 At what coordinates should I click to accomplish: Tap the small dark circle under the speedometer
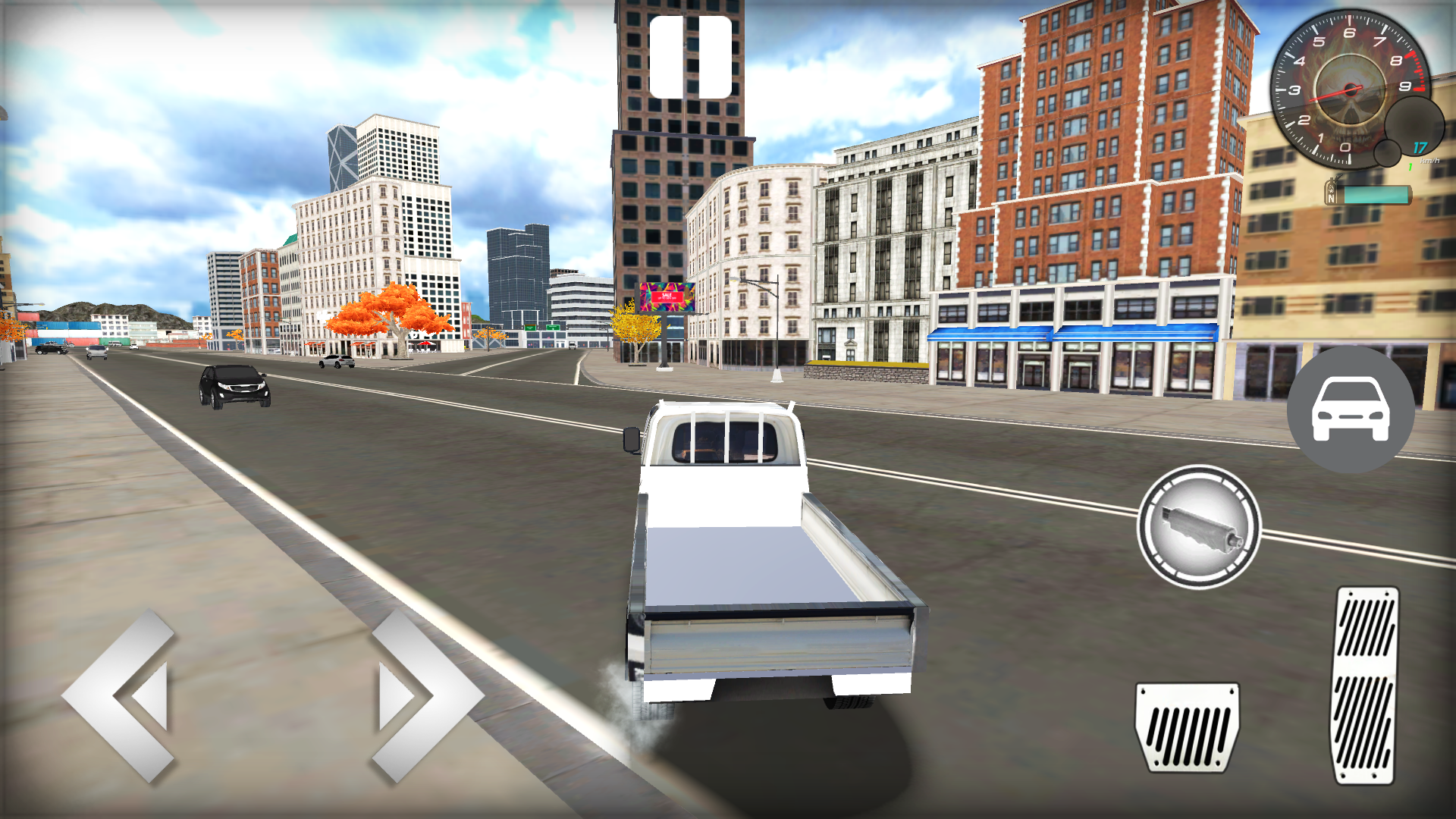click(x=1388, y=154)
